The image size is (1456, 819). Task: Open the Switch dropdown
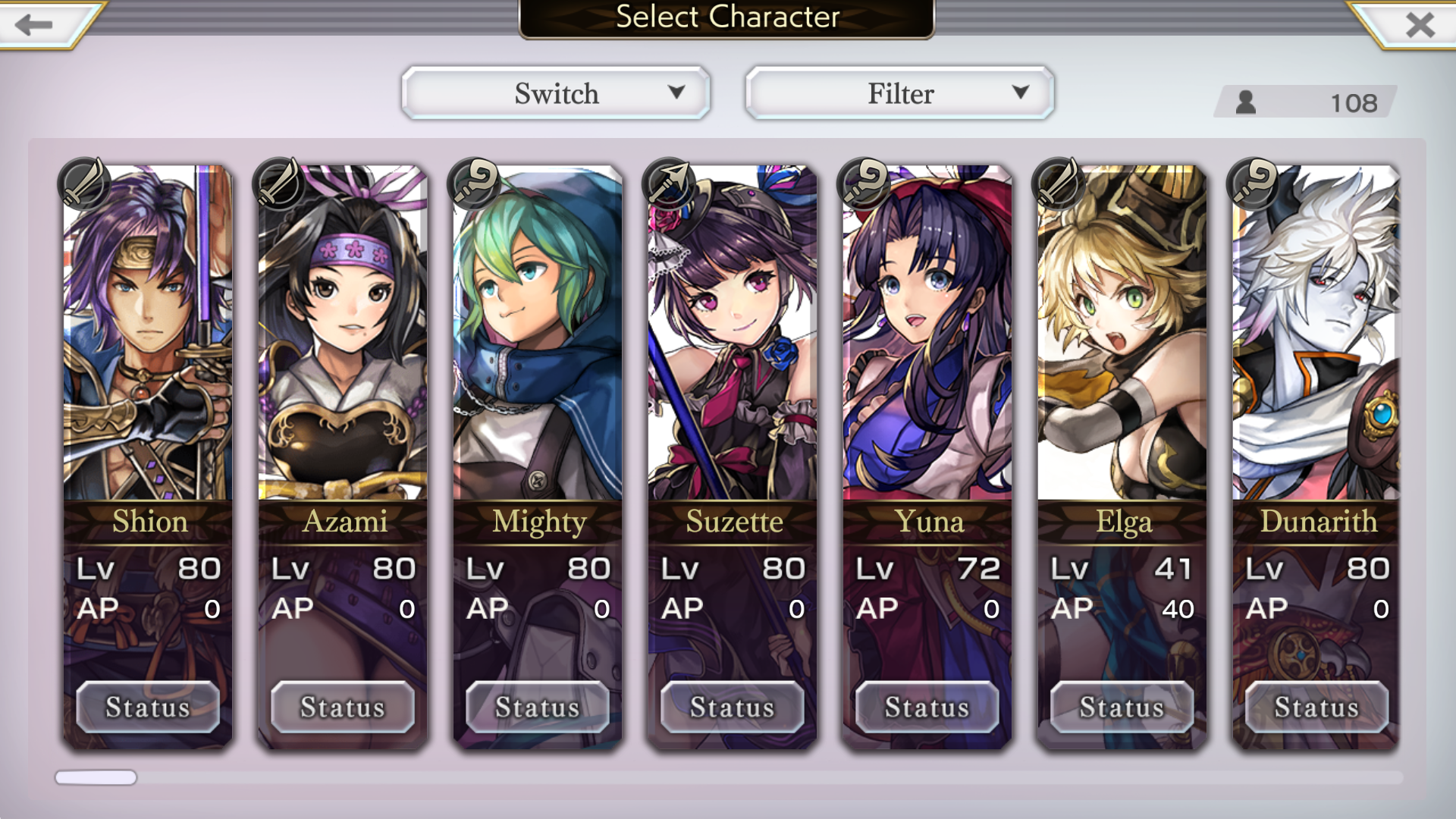(x=556, y=93)
